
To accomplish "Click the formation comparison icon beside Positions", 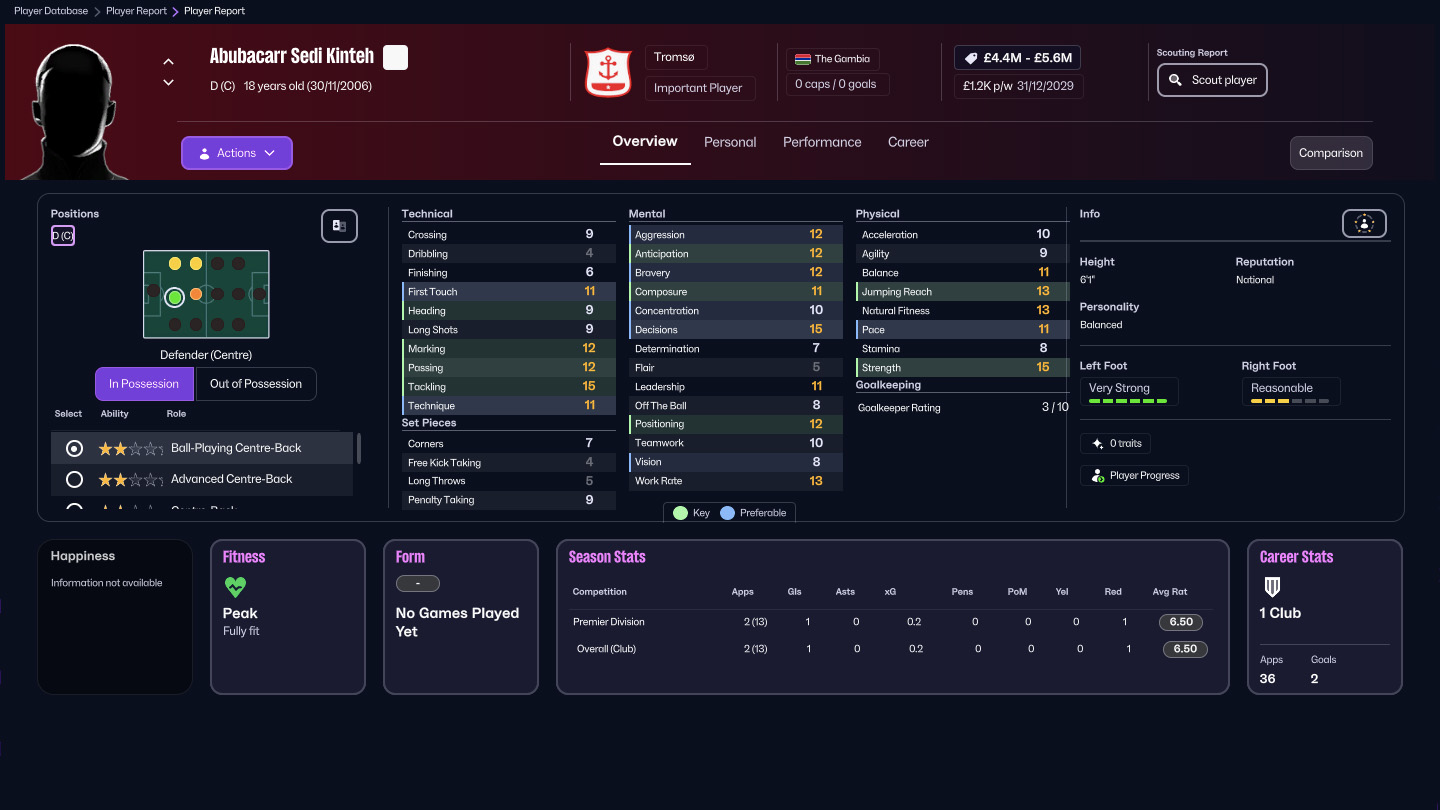I will (x=339, y=226).
